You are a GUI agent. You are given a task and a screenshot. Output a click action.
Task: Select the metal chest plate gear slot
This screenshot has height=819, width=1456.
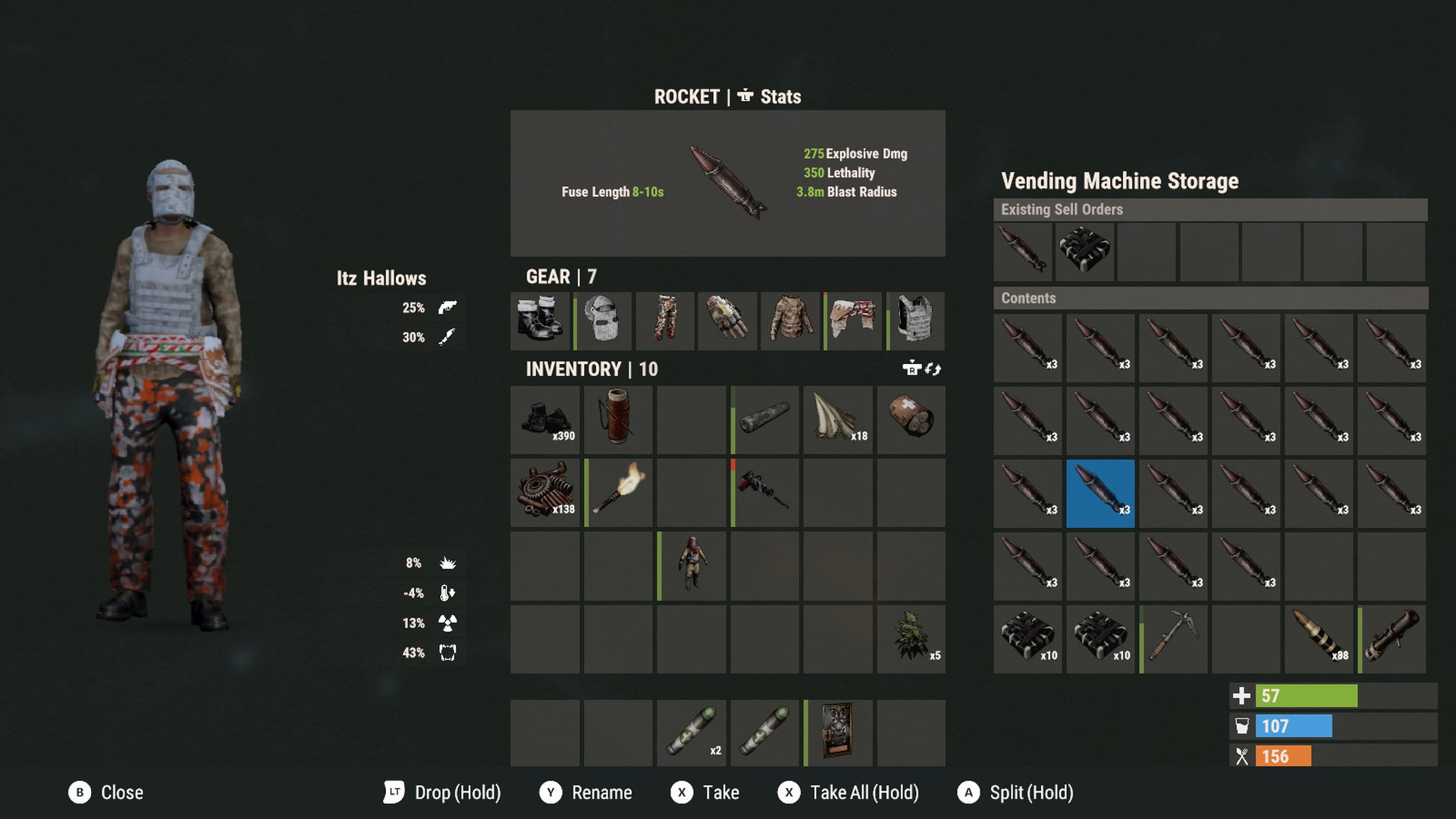(915, 320)
